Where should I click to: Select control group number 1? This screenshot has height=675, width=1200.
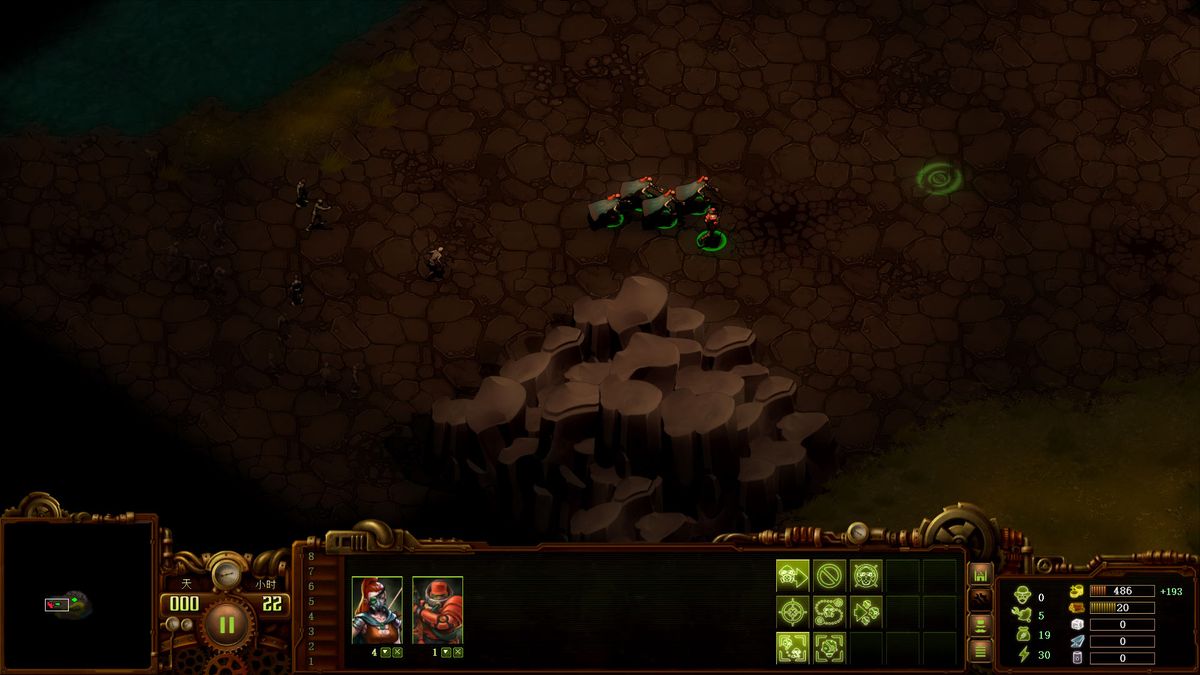coord(311,661)
